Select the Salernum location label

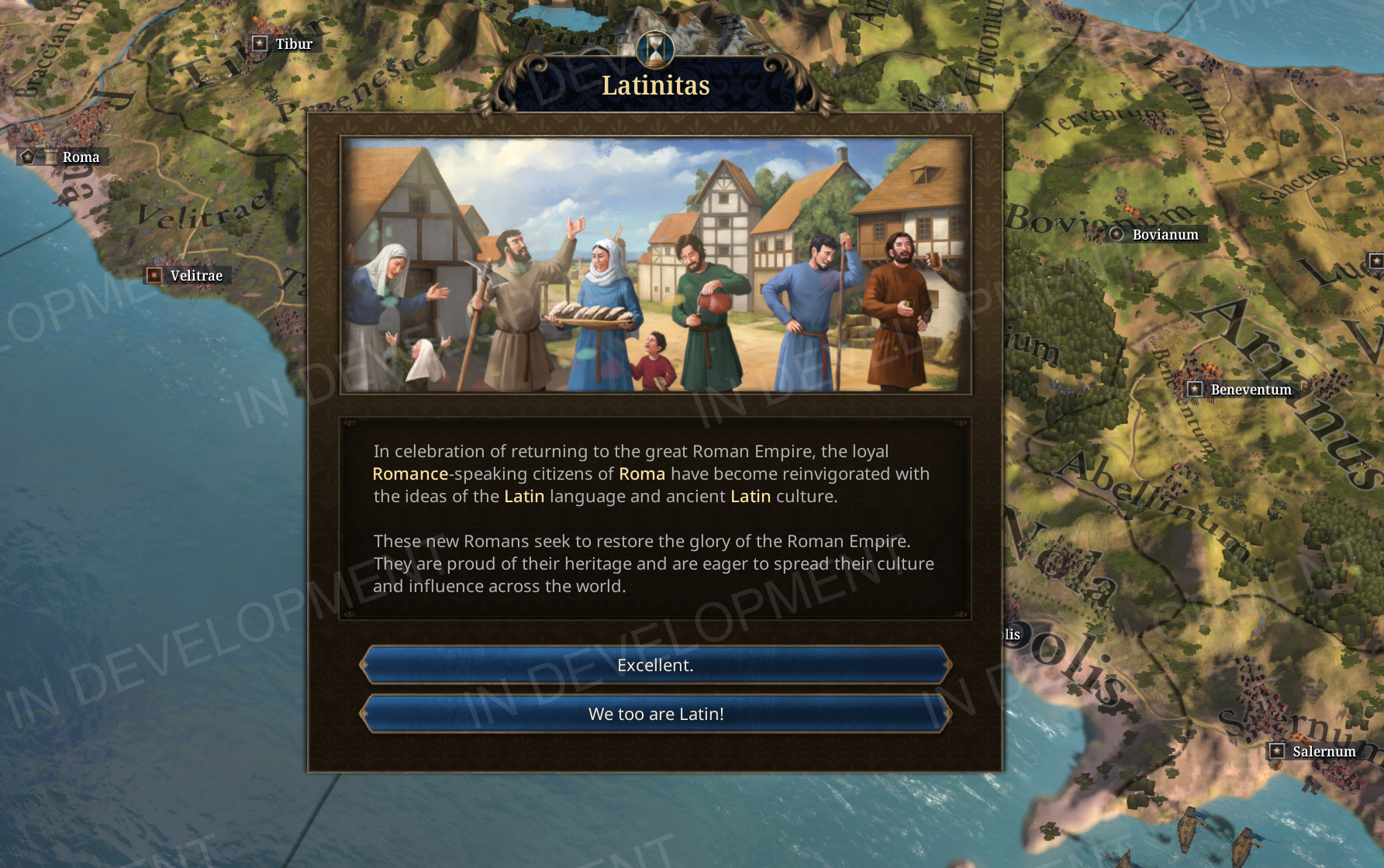[1323, 751]
